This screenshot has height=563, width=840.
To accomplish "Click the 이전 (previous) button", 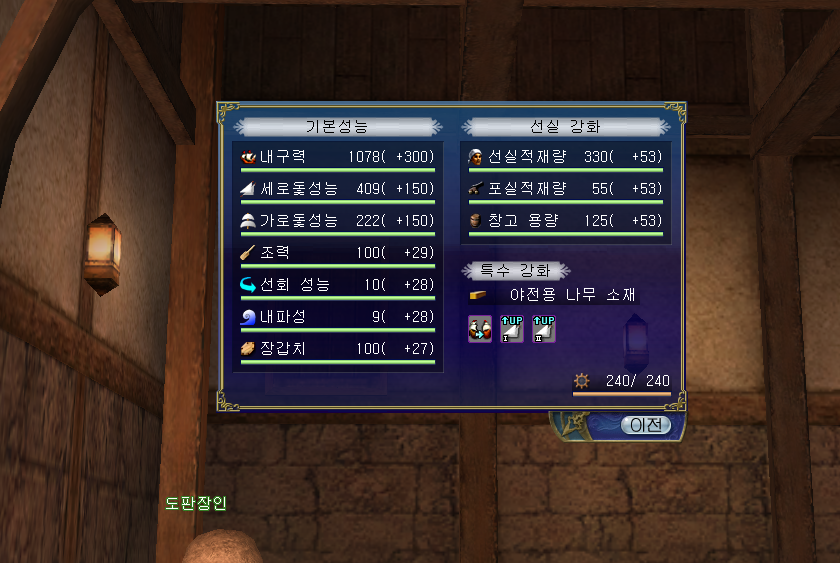I will click(646, 424).
